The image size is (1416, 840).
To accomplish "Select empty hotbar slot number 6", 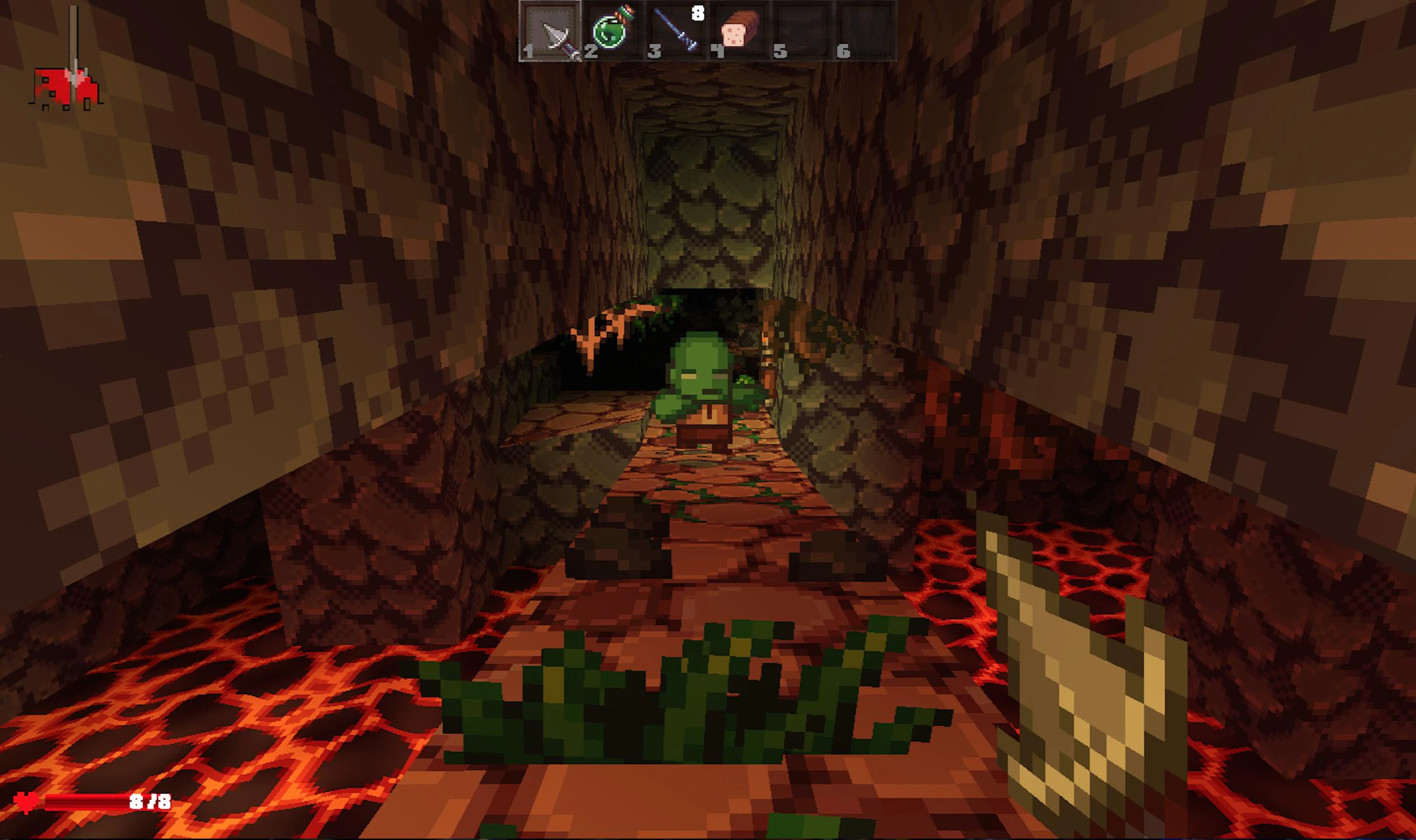I will (866, 32).
